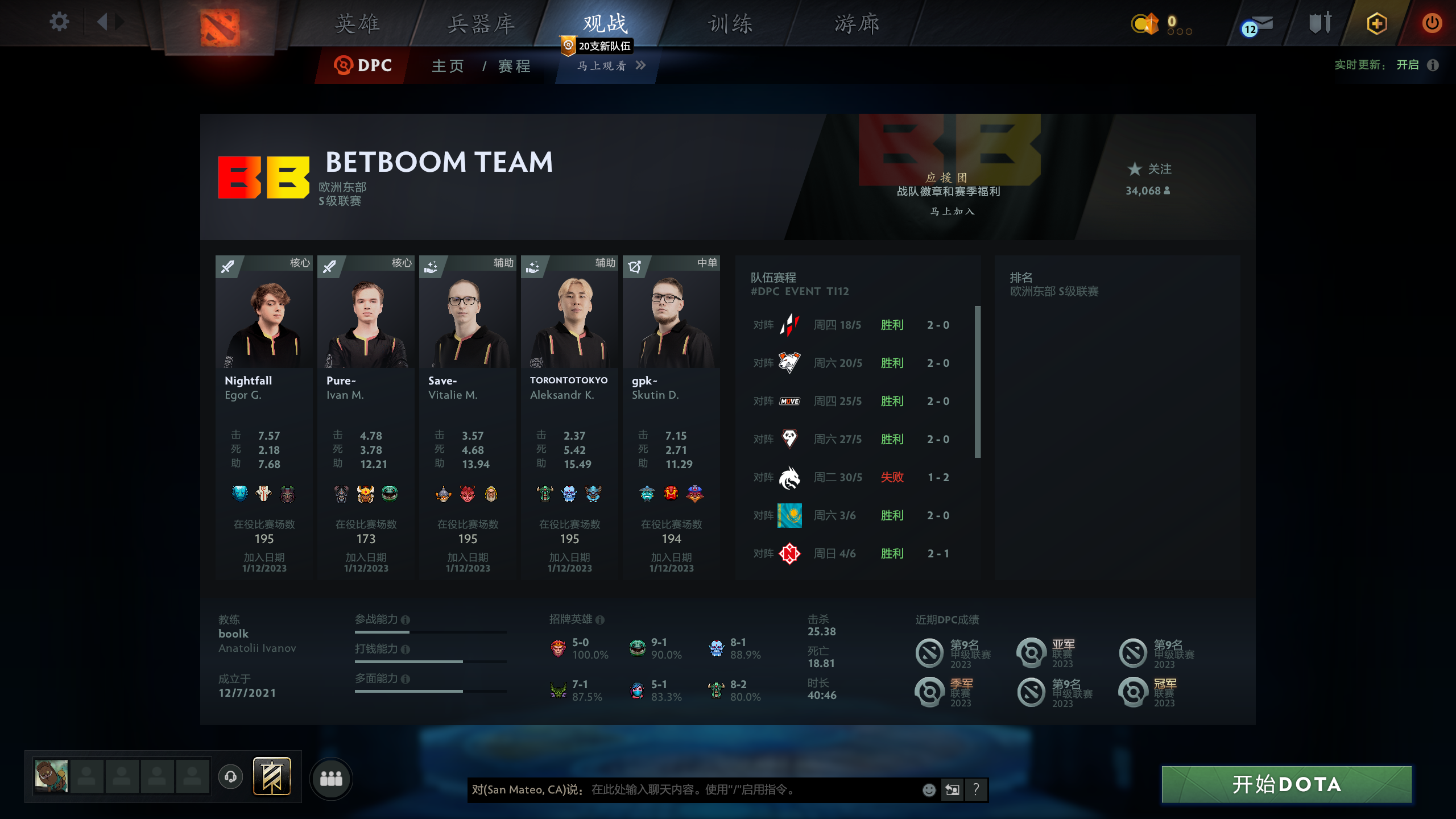Open the party group icon button

(331, 778)
